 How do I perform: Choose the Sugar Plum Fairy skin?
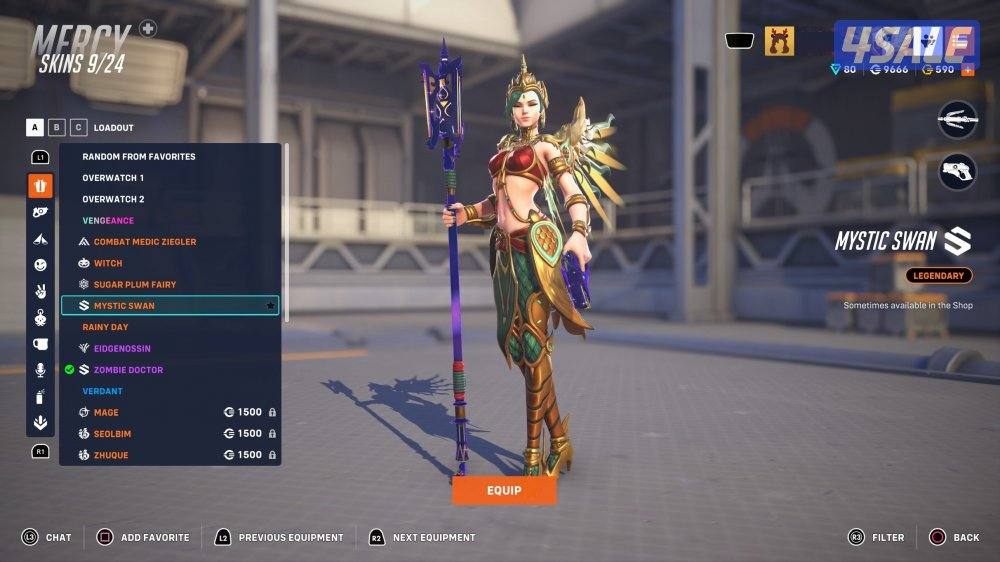pos(134,284)
